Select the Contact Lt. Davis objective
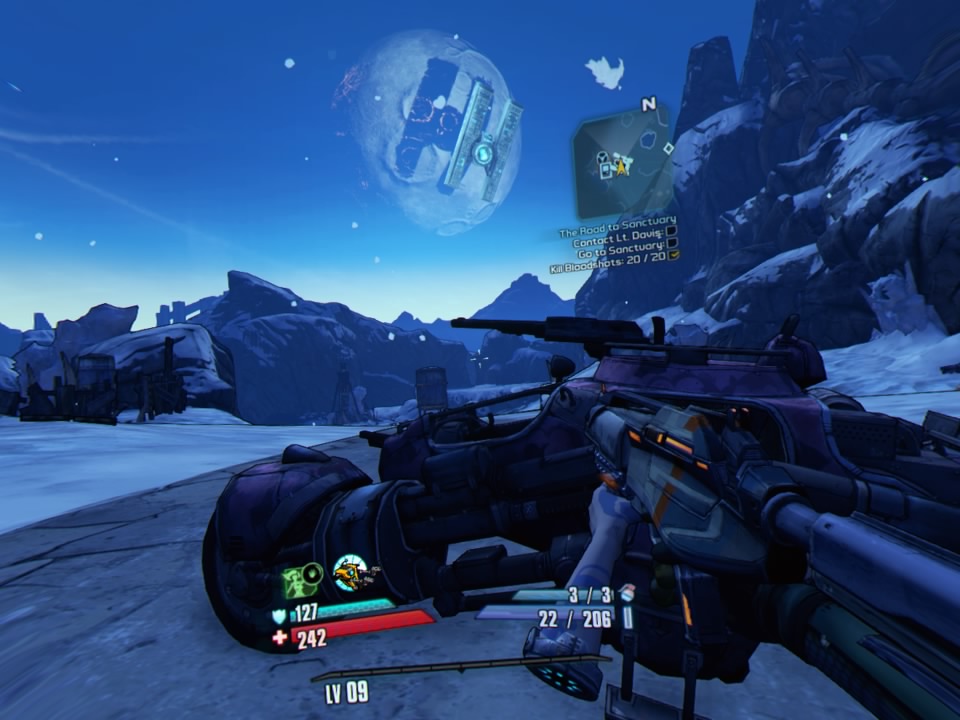This screenshot has height=720, width=960. point(618,242)
